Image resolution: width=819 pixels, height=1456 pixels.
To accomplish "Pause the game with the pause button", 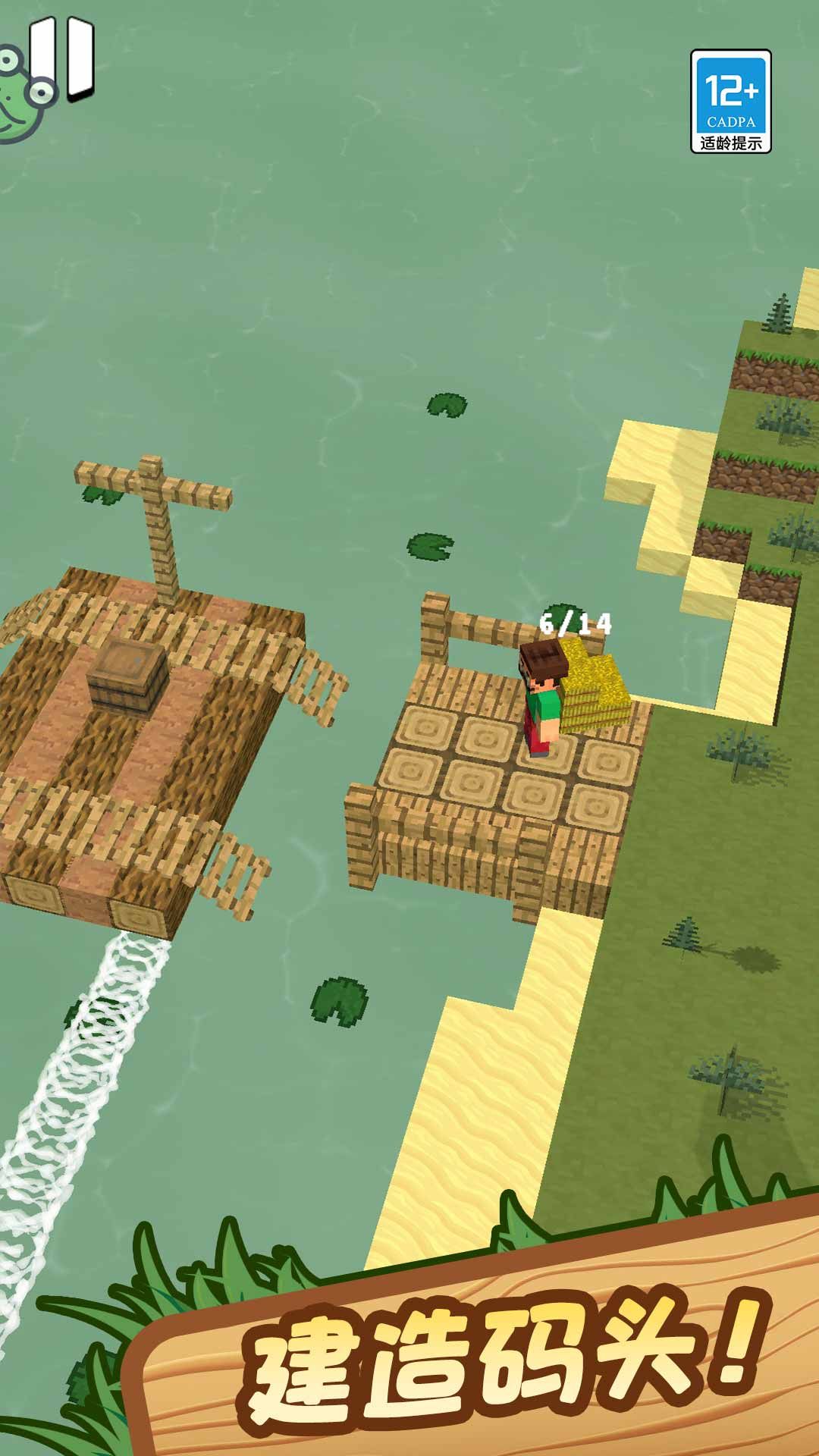I will tap(64, 58).
